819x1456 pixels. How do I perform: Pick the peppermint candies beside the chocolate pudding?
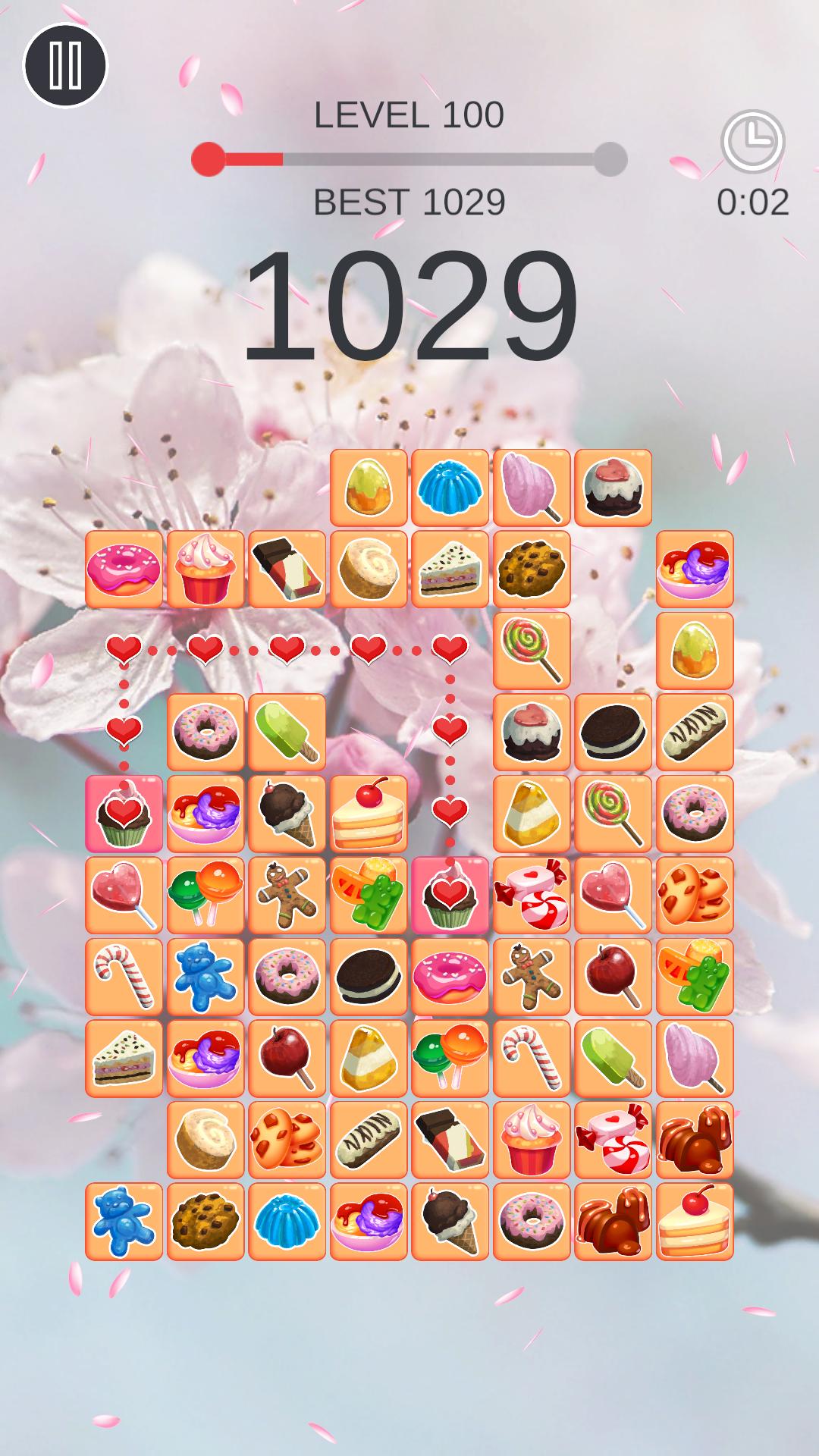(613, 1140)
